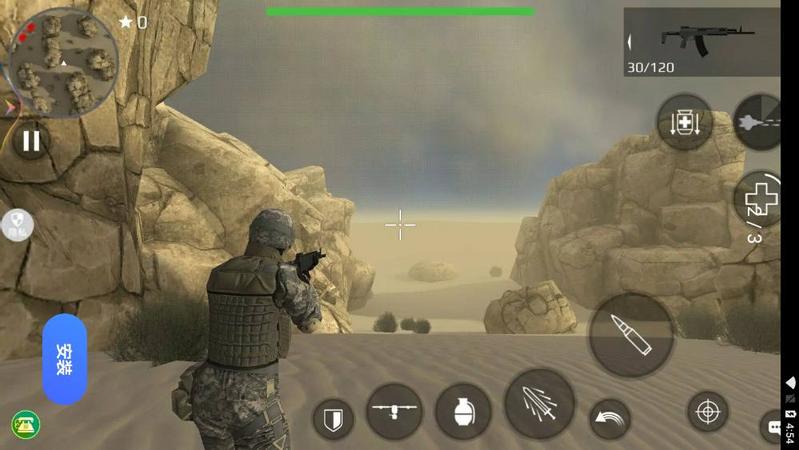Launch the drone strike ability
799x450 pixels.
pos(394,411)
